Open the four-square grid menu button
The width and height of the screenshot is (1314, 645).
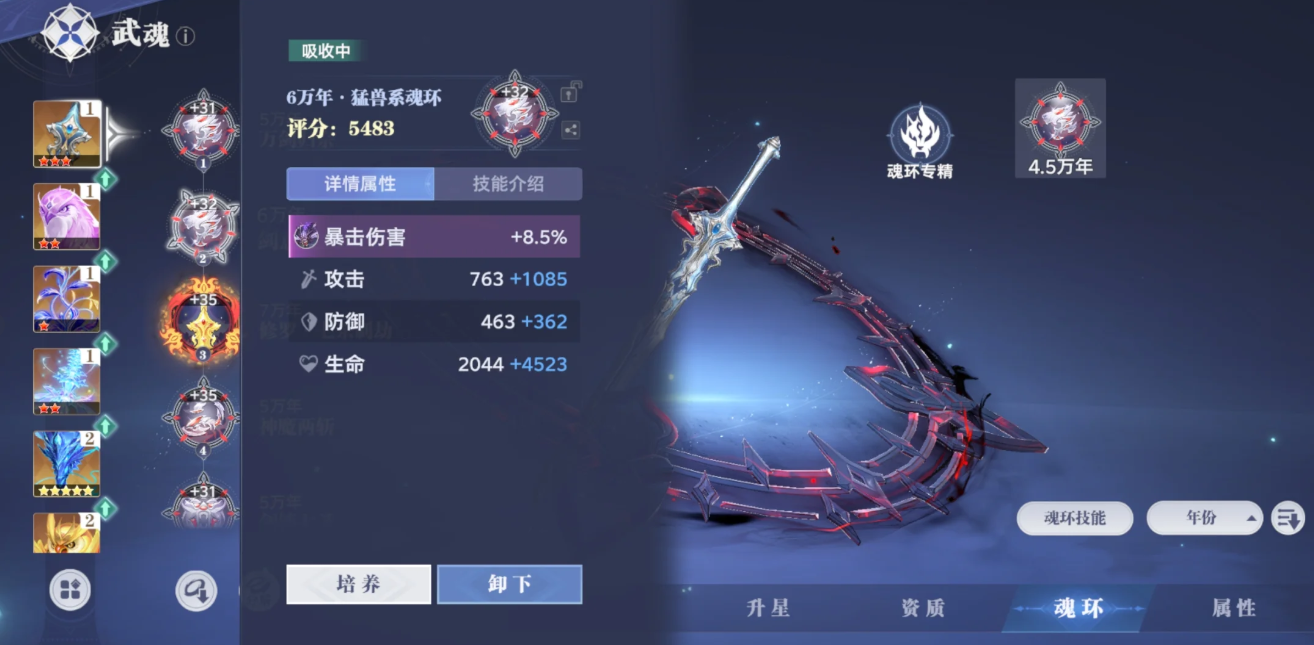coord(70,590)
